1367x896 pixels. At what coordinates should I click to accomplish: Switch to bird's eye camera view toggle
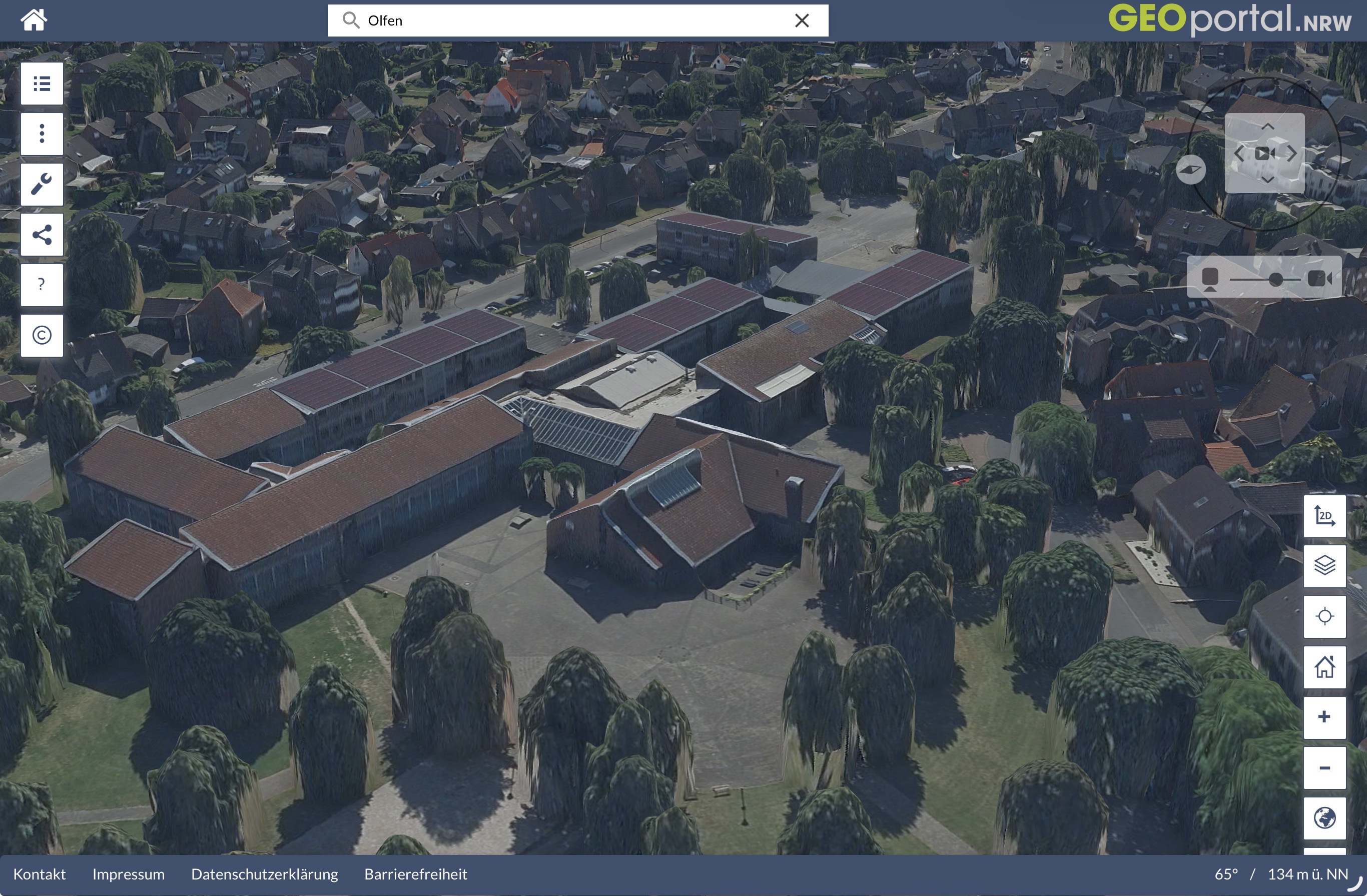1319,279
